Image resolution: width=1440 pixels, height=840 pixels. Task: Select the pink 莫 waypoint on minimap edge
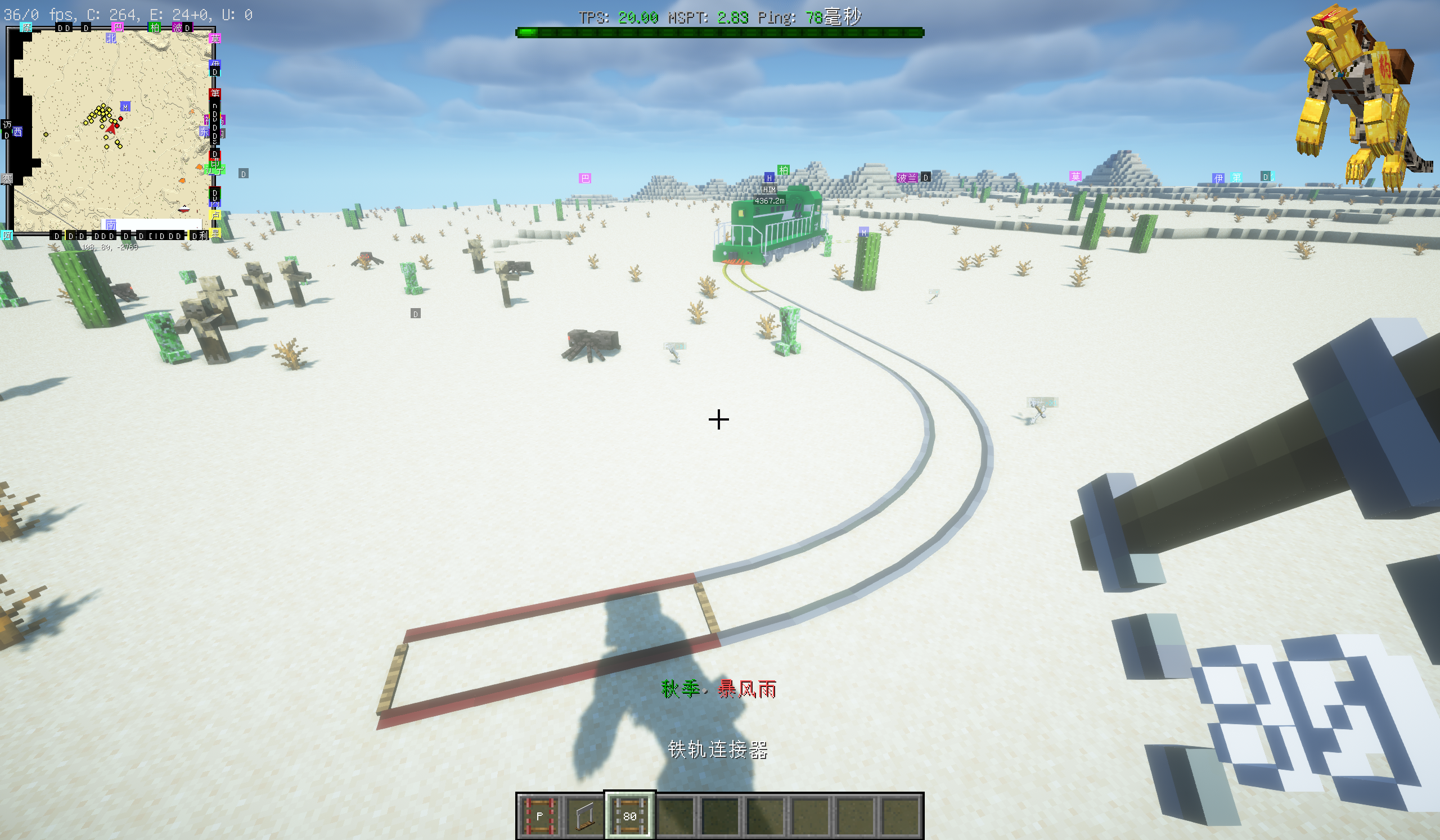215,39
